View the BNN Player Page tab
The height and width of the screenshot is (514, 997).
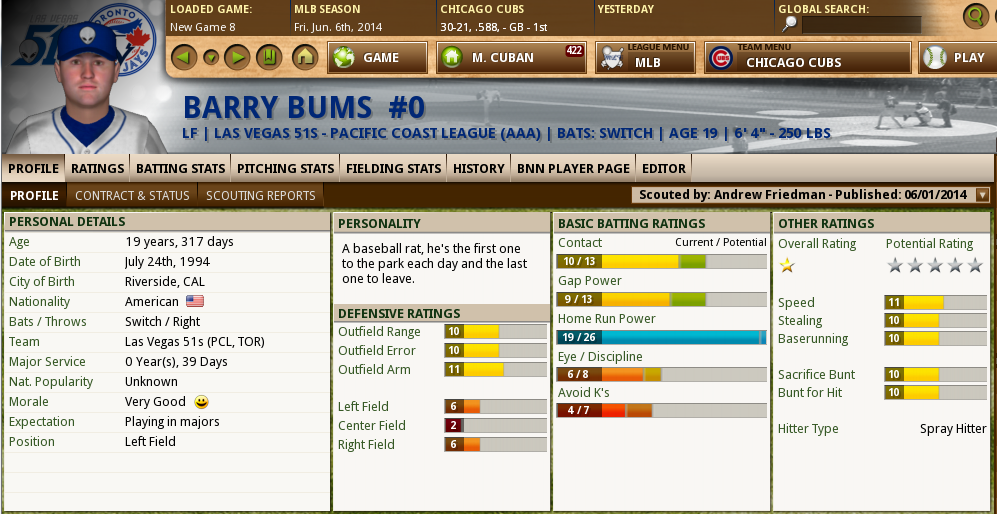[x=573, y=168]
